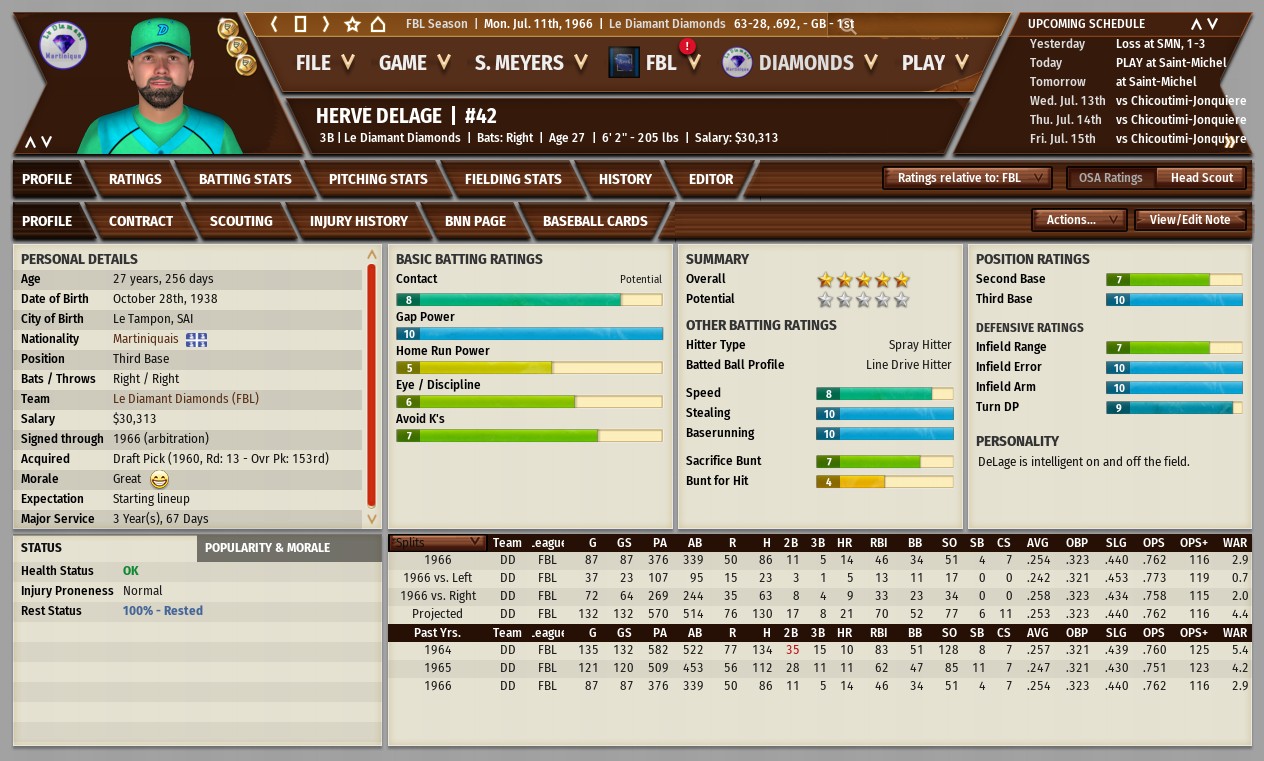View the Baseball Cards sub-tab
The width and height of the screenshot is (1264, 761).
click(x=595, y=221)
